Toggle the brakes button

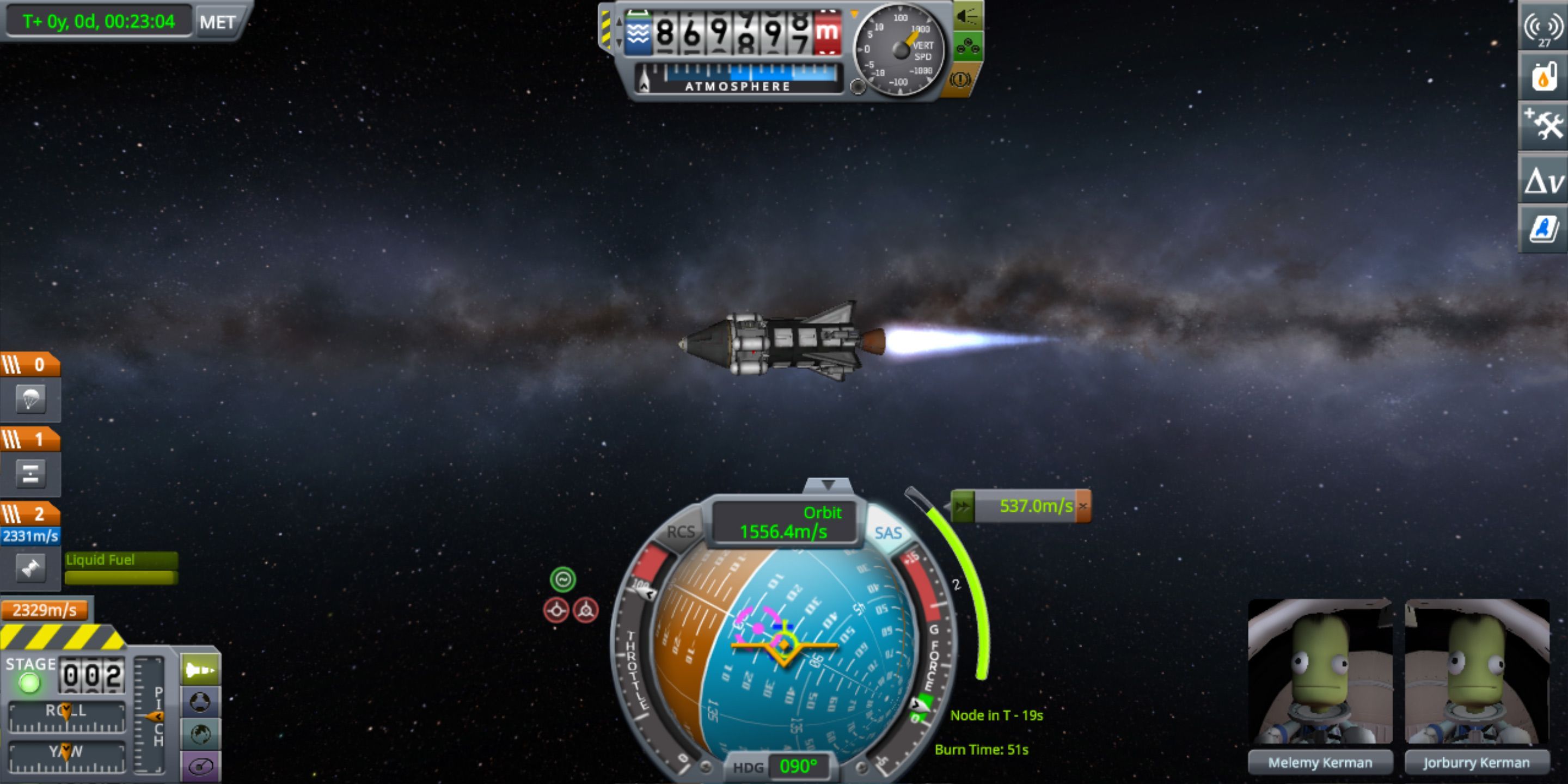click(960, 79)
